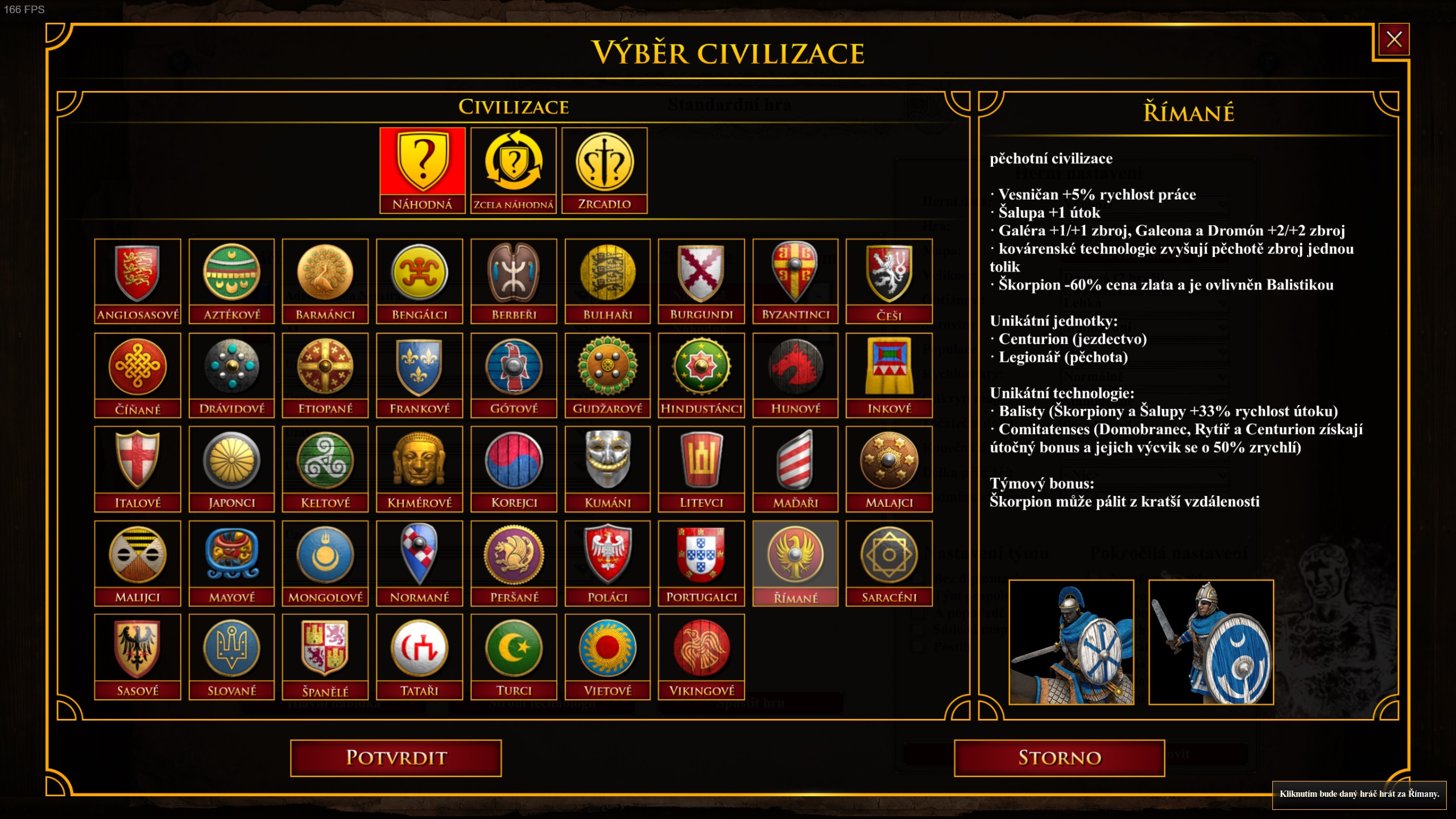Pick the Španělé civilization
This screenshot has width=1456, height=819.
pyautogui.click(x=325, y=656)
